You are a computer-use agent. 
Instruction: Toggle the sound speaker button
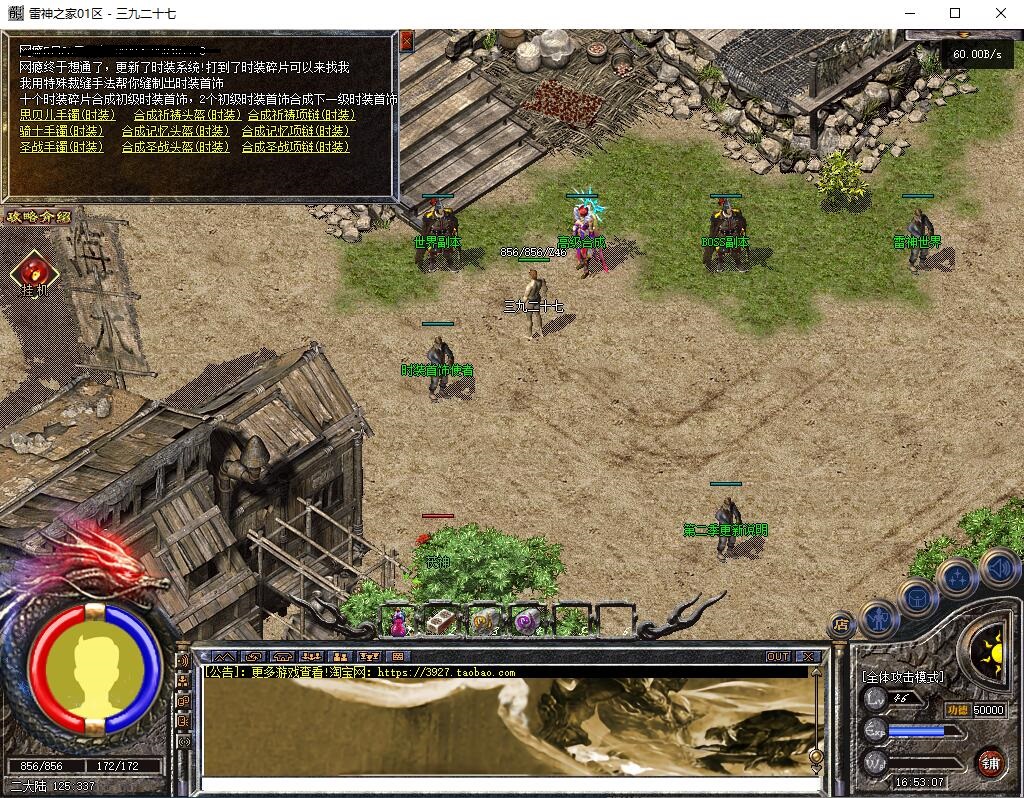998,567
